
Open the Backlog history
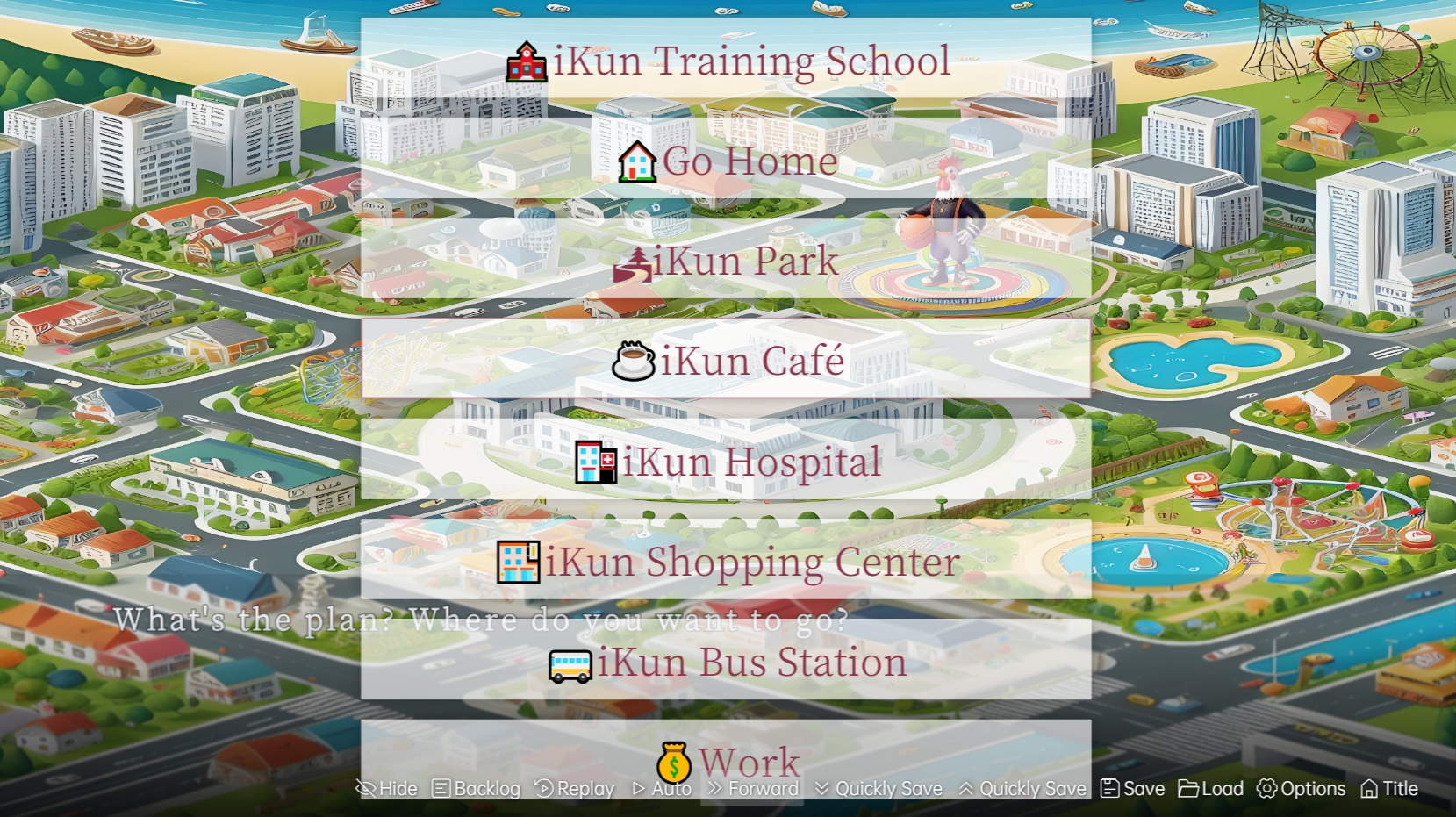point(478,789)
